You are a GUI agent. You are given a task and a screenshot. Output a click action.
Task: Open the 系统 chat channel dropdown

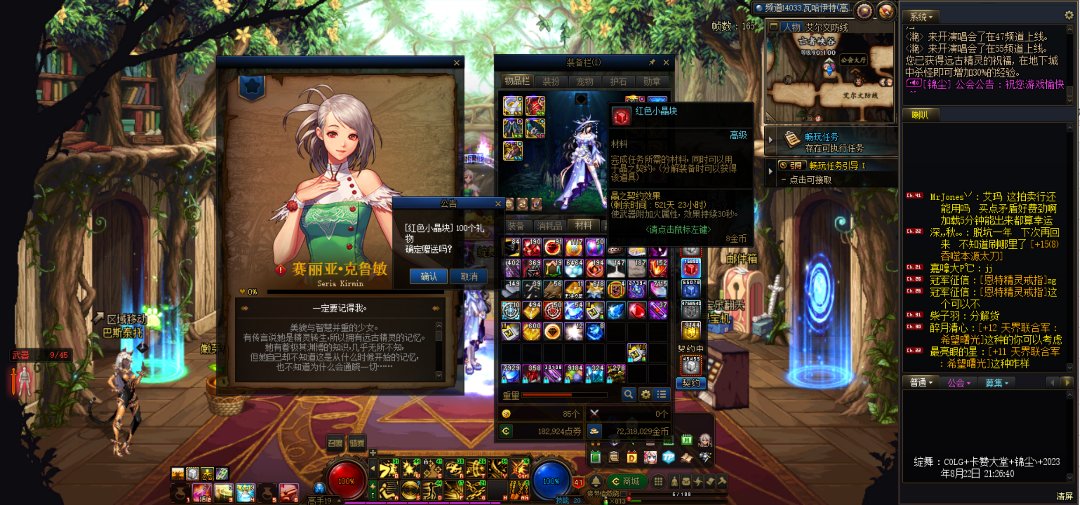point(920,16)
